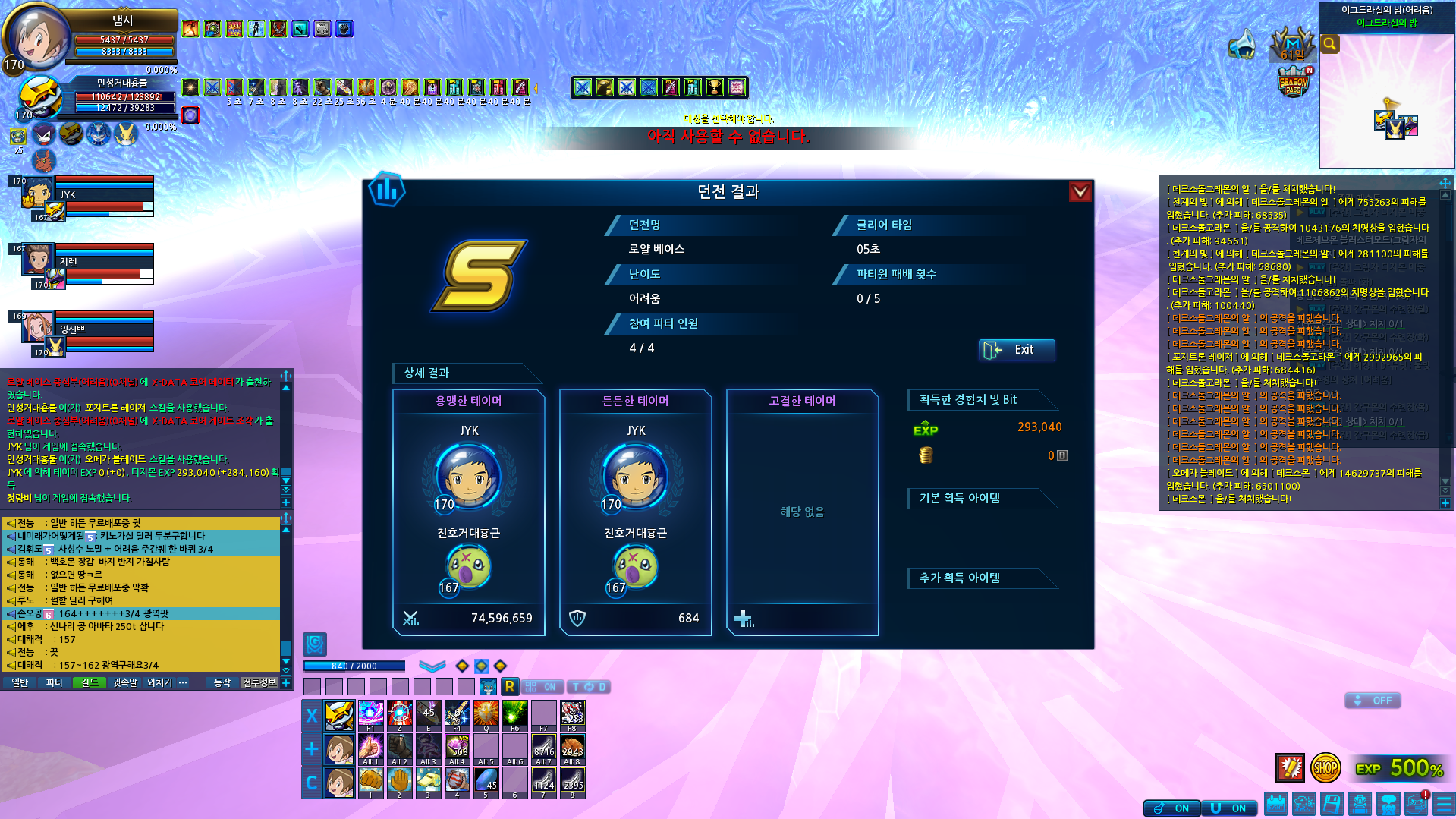Screen dimensions: 1456x819
Task: Switch to the 귓속말 whisper tab
Action: 124,683
